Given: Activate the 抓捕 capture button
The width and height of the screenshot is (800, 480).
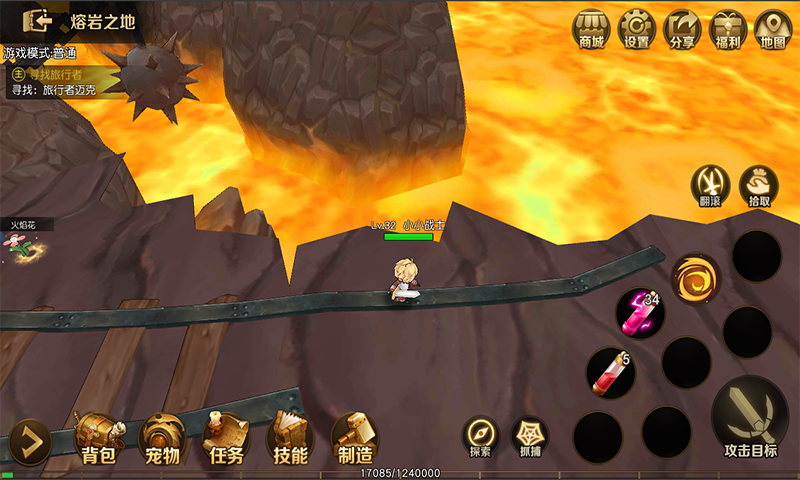Looking at the screenshot, I should tap(530, 437).
